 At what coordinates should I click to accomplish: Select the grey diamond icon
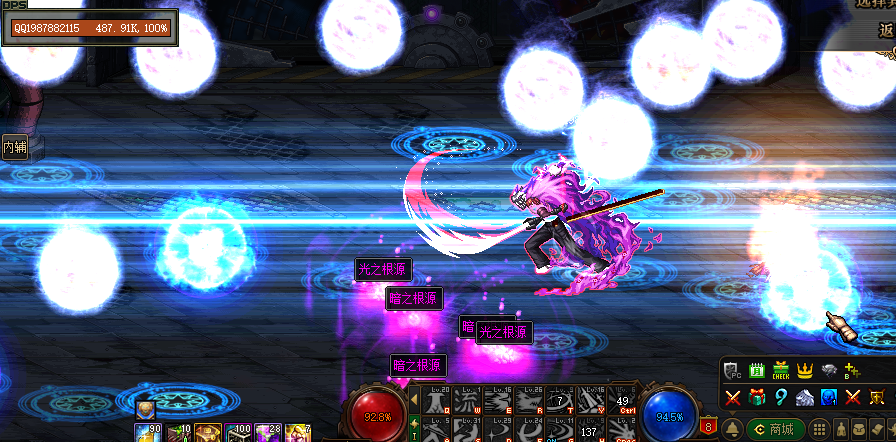point(829,371)
